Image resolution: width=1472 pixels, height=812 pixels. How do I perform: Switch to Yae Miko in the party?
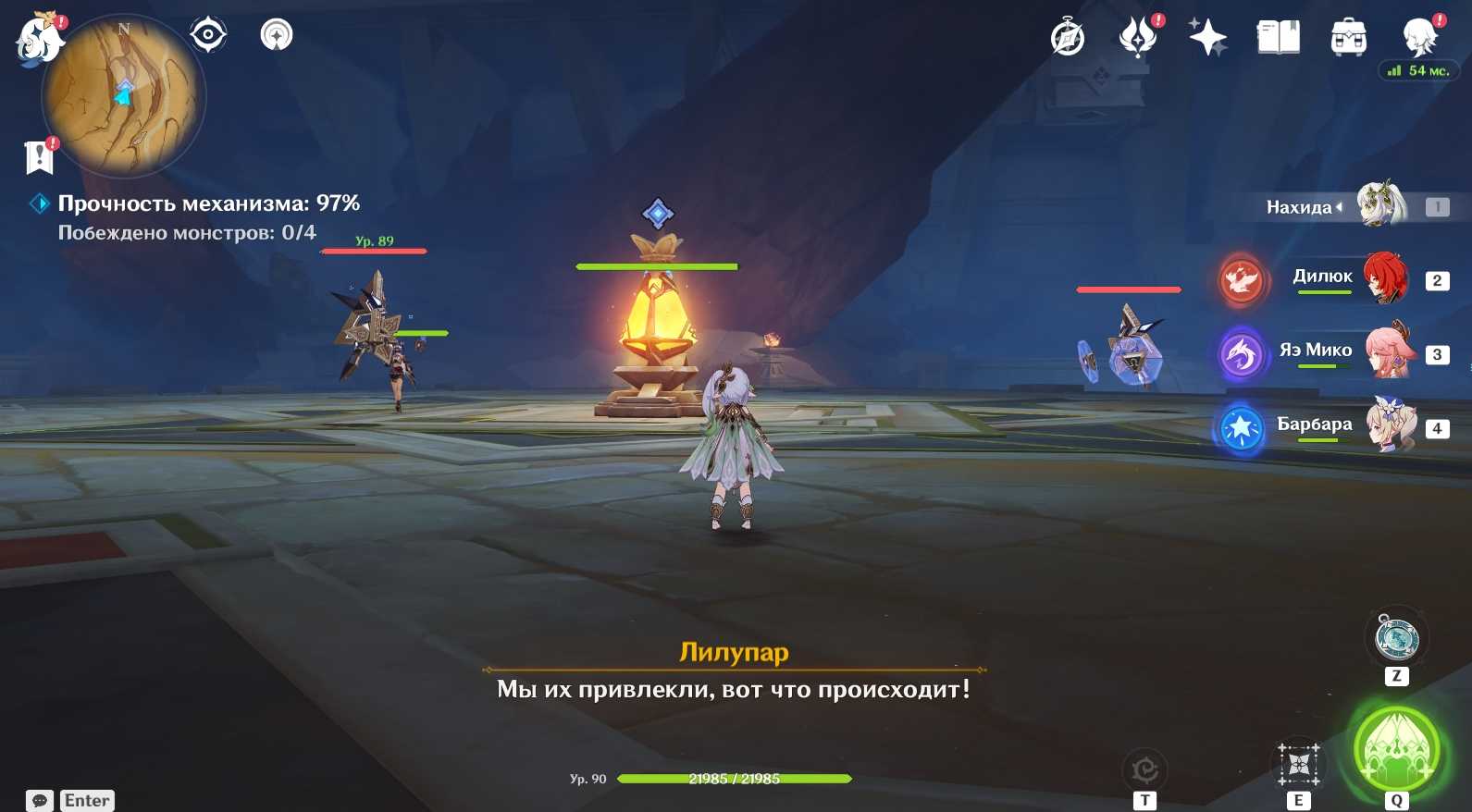[1389, 352]
